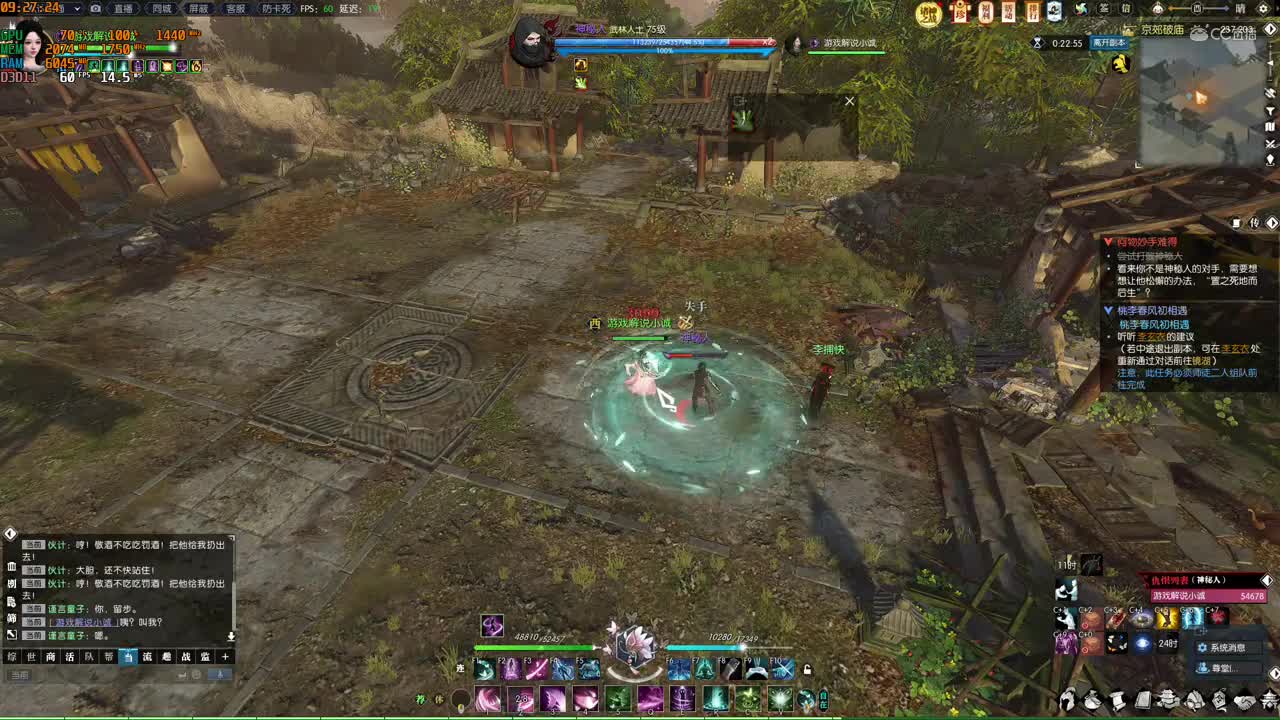This screenshot has height=720, width=1280.
Task: Click the + to add a new chat tab
Action: (224, 657)
